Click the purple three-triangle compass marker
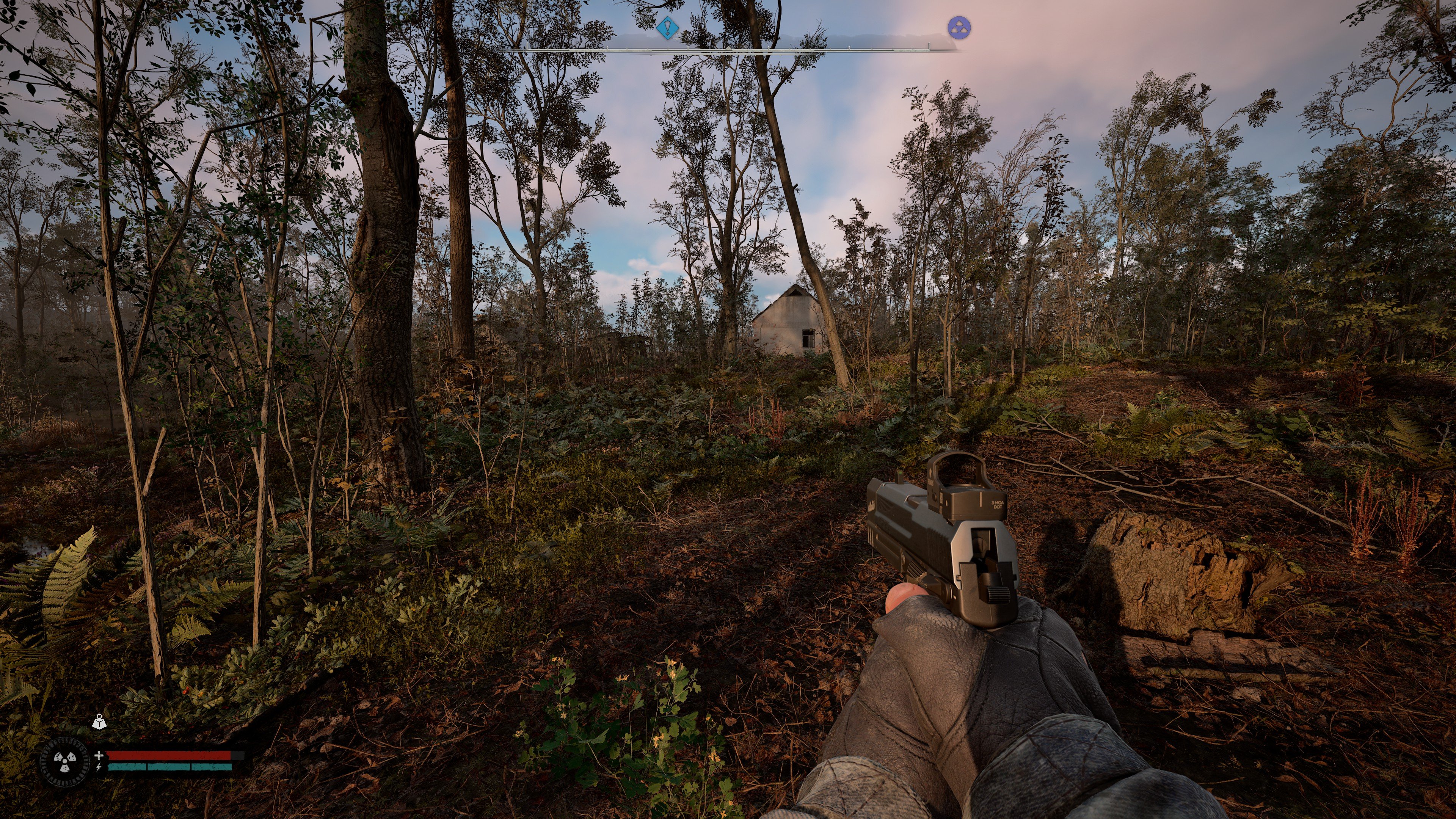The width and height of the screenshot is (1456, 819). tap(959, 28)
